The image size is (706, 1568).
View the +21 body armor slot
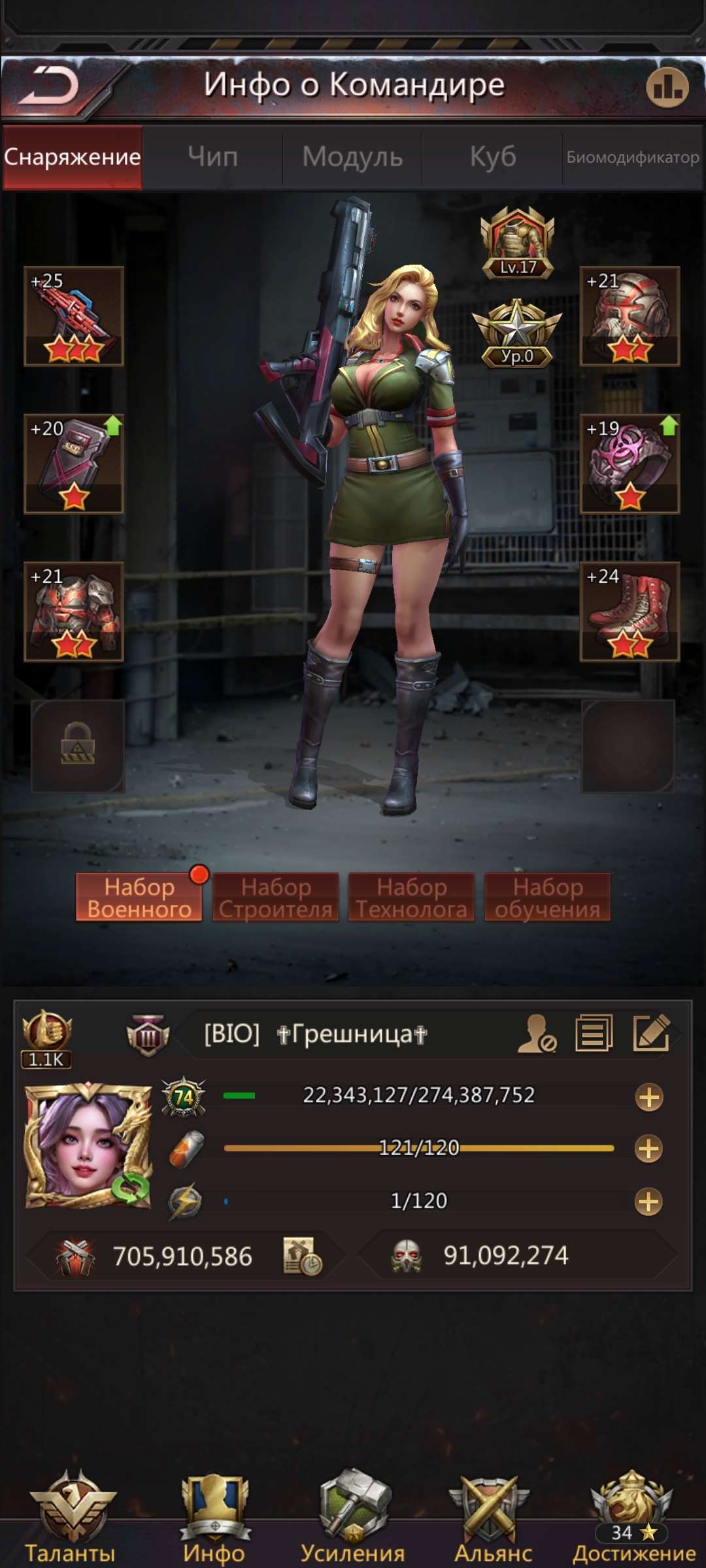pyautogui.click(x=74, y=612)
